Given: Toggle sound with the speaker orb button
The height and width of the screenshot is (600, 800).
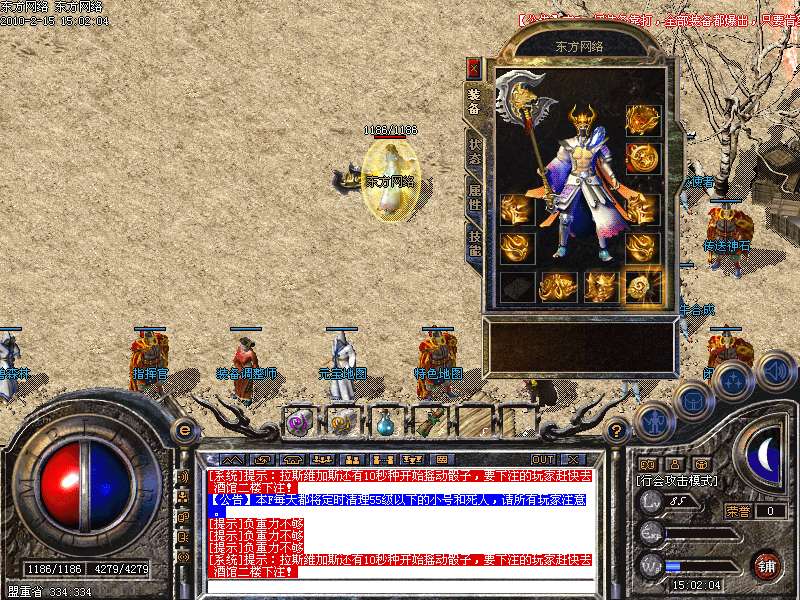Looking at the screenshot, I should click(x=775, y=371).
